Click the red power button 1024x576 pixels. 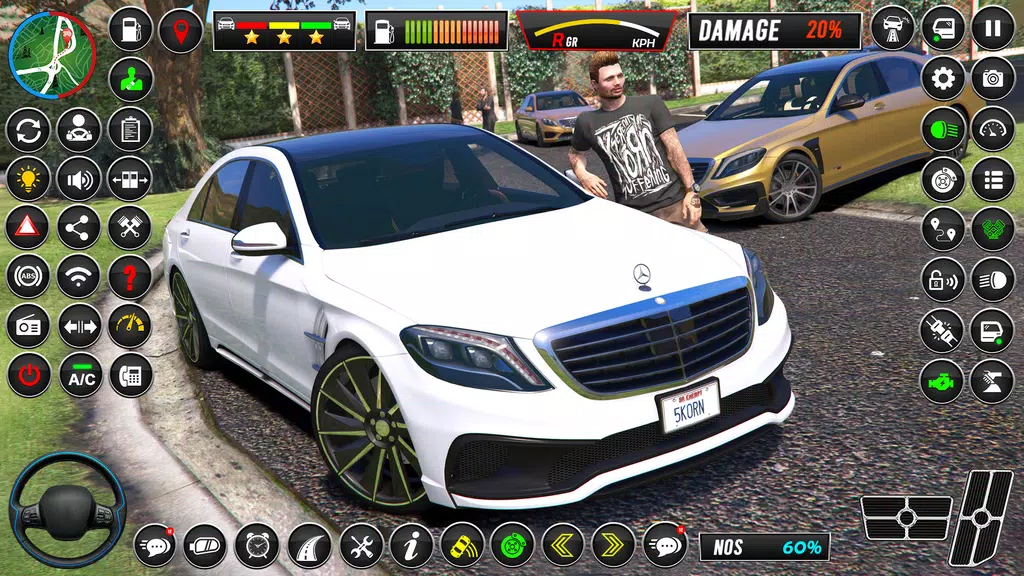[28, 376]
